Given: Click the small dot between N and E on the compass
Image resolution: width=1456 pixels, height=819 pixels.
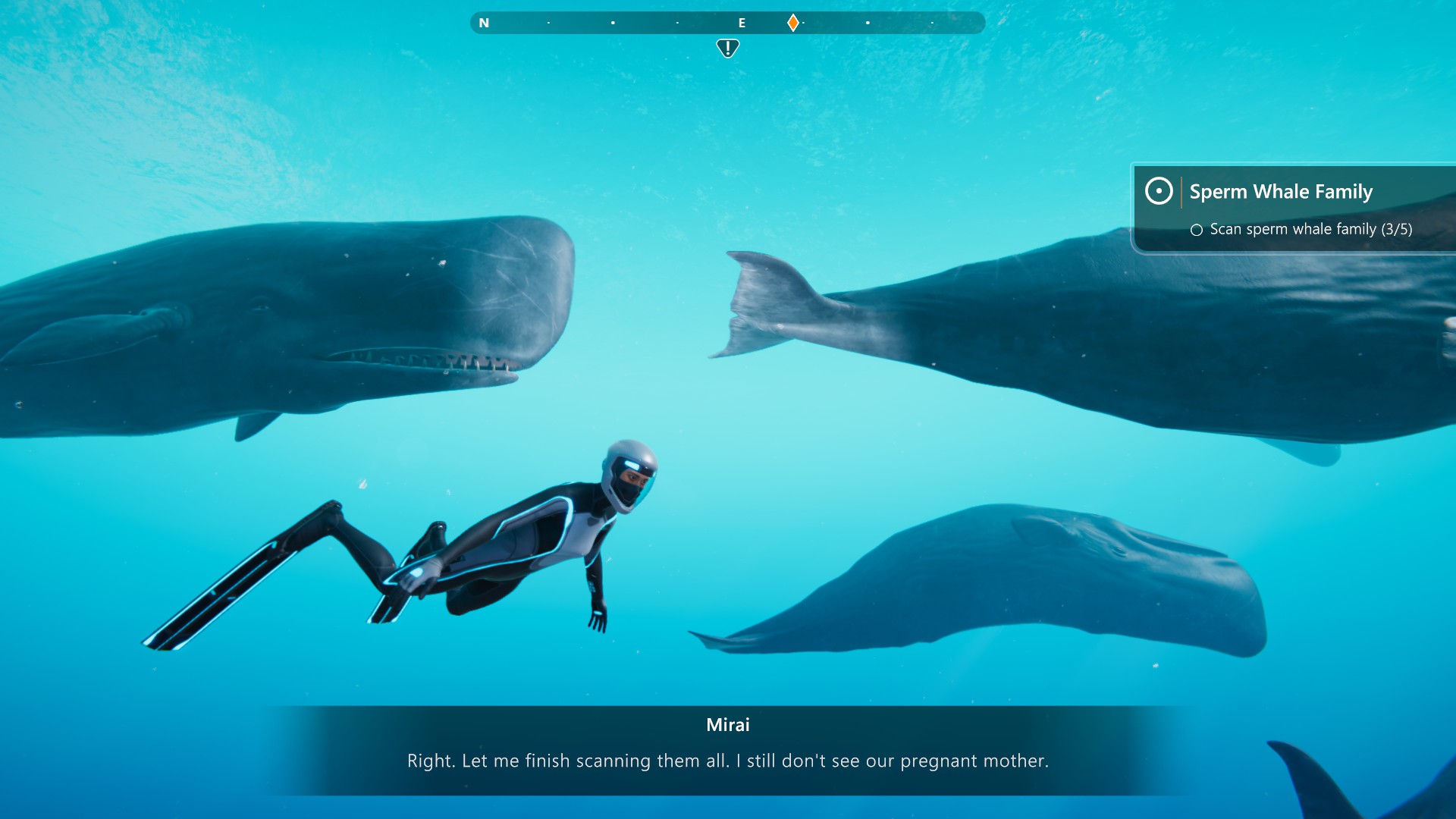Looking at the screenshot, I should pos(613,24).
